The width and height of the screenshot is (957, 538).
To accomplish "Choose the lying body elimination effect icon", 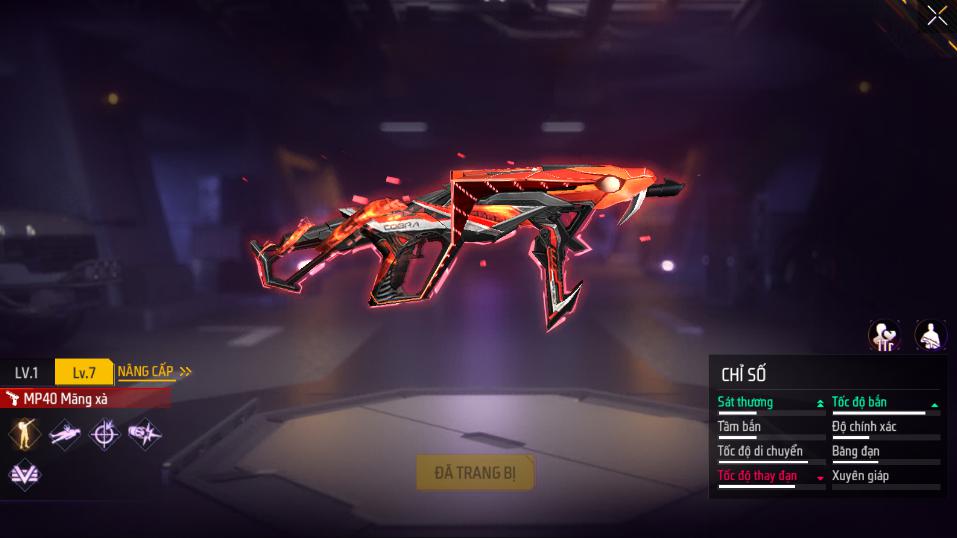I will pos(65,433).
